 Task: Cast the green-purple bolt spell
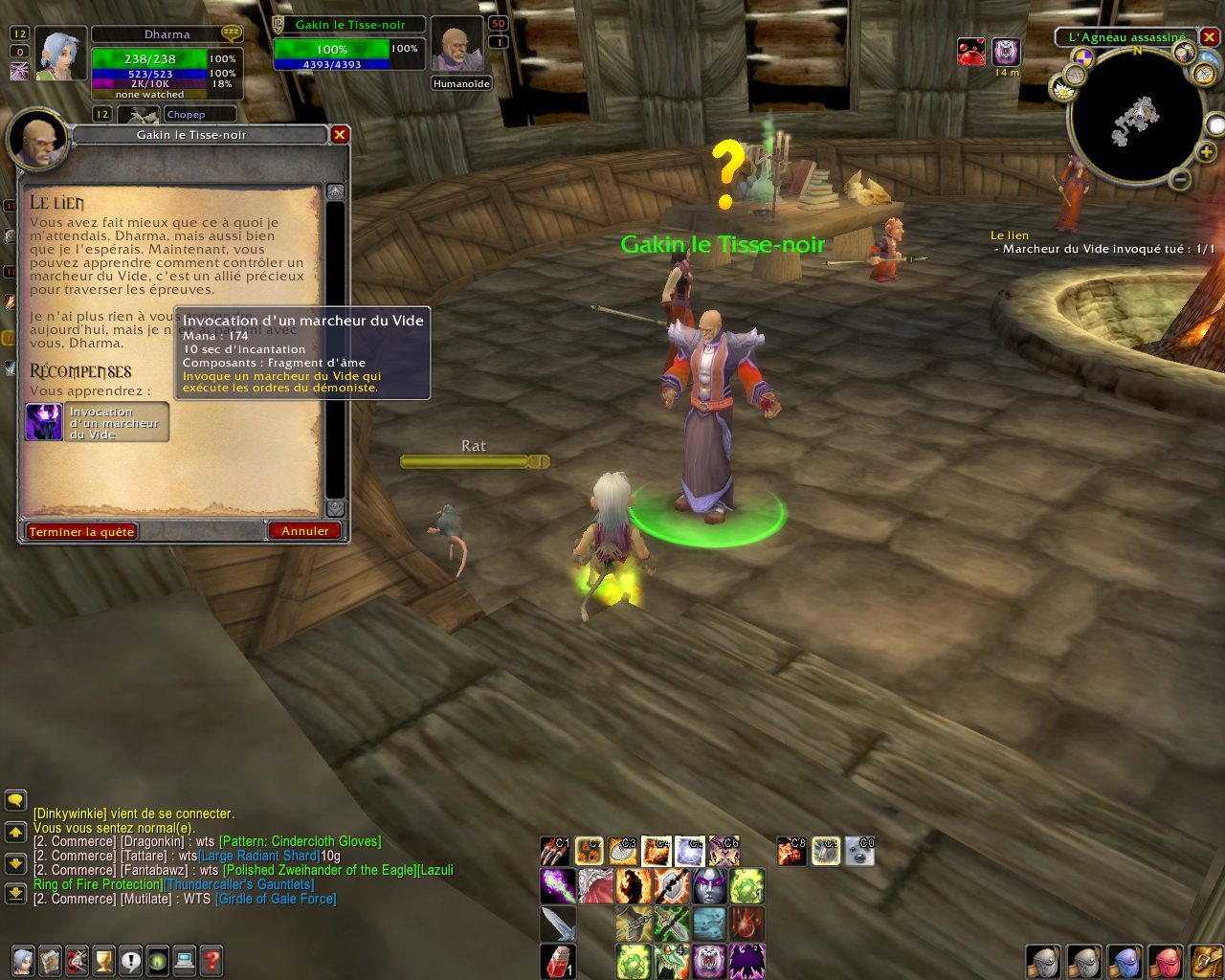click(558, 886)
